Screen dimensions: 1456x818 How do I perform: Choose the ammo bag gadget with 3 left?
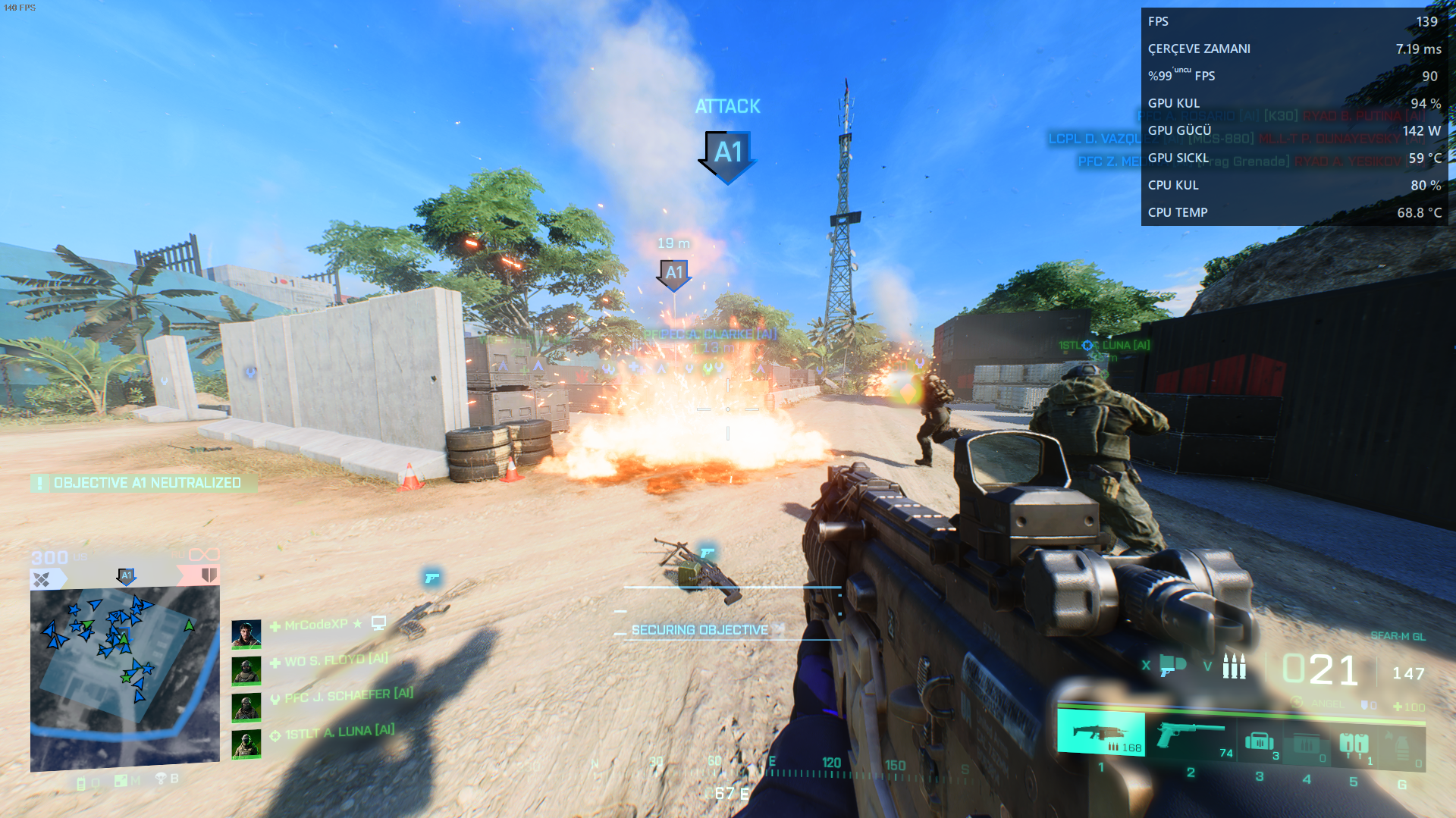(1259, 741)
